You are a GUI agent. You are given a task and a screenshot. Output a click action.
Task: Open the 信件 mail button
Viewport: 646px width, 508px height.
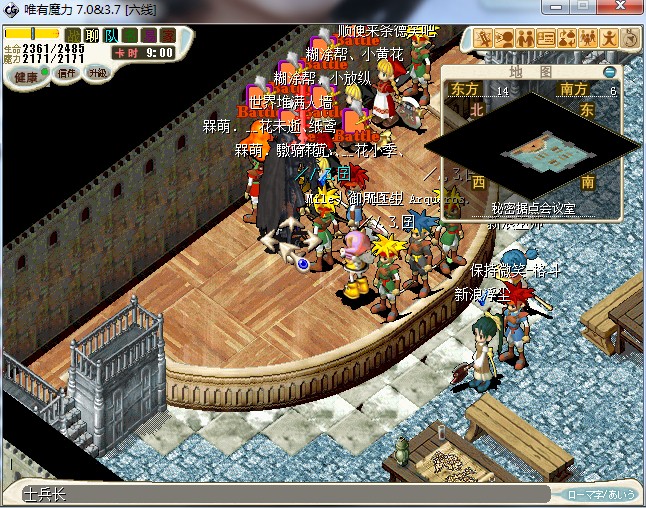point(67,73)
